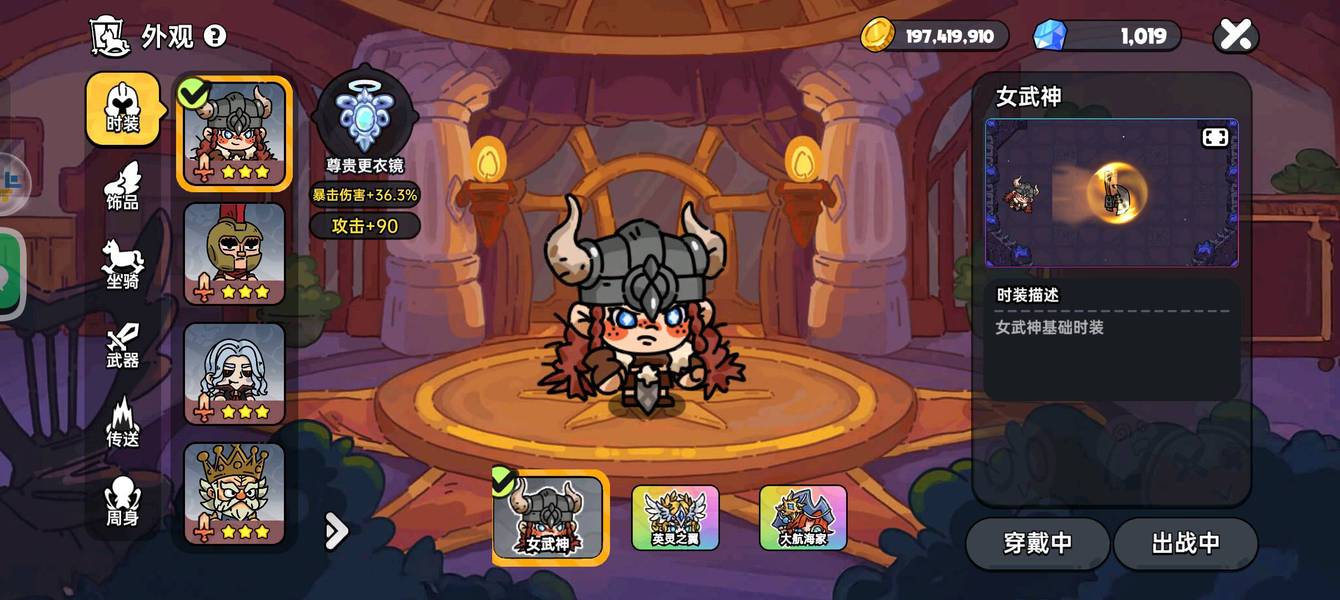Image resolution: width=1340 pixels, height=600 pixels.
Task: Expand the hero list arrow
Action: (337, 531)
